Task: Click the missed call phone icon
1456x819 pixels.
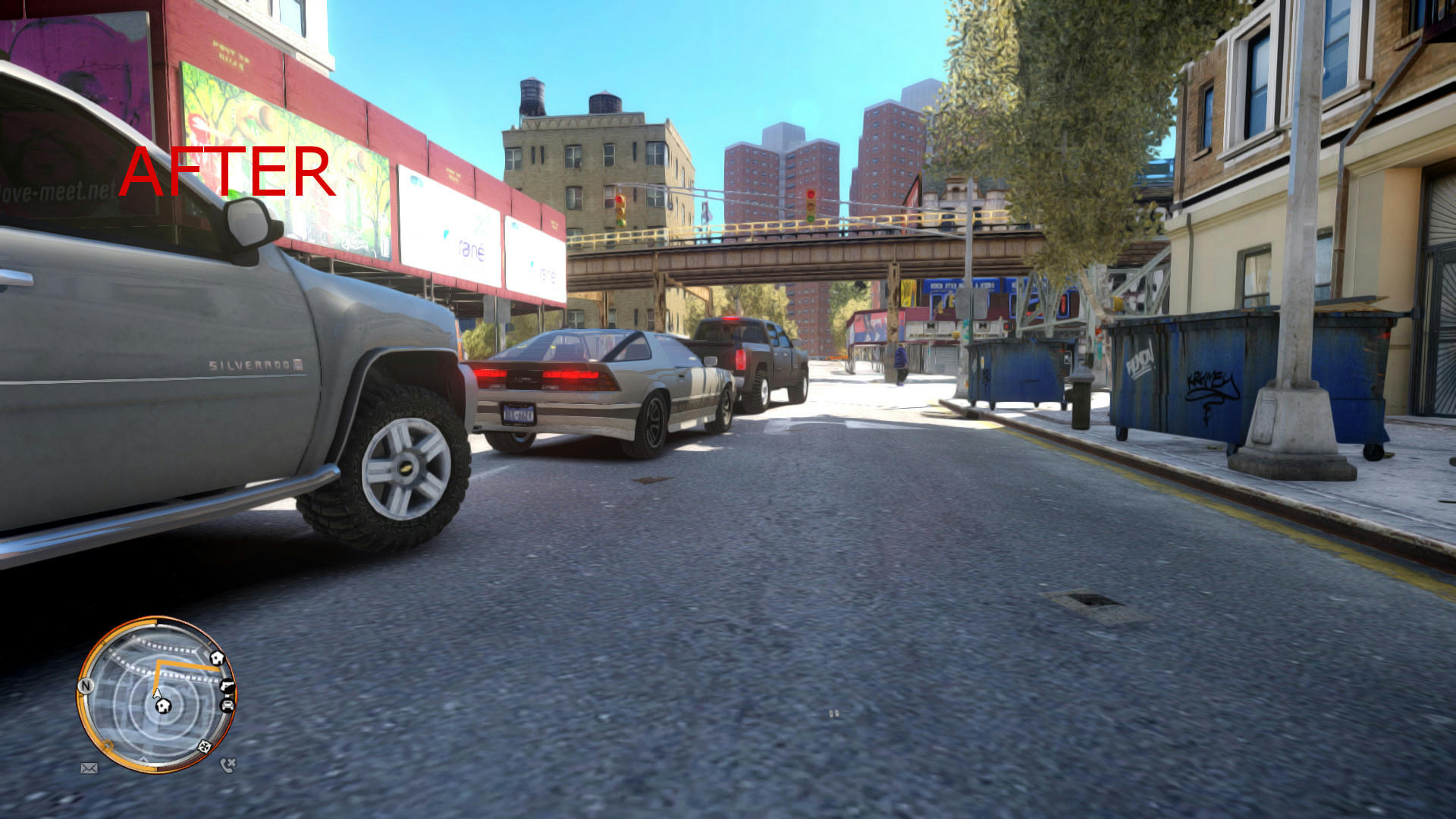Action: 227,765
